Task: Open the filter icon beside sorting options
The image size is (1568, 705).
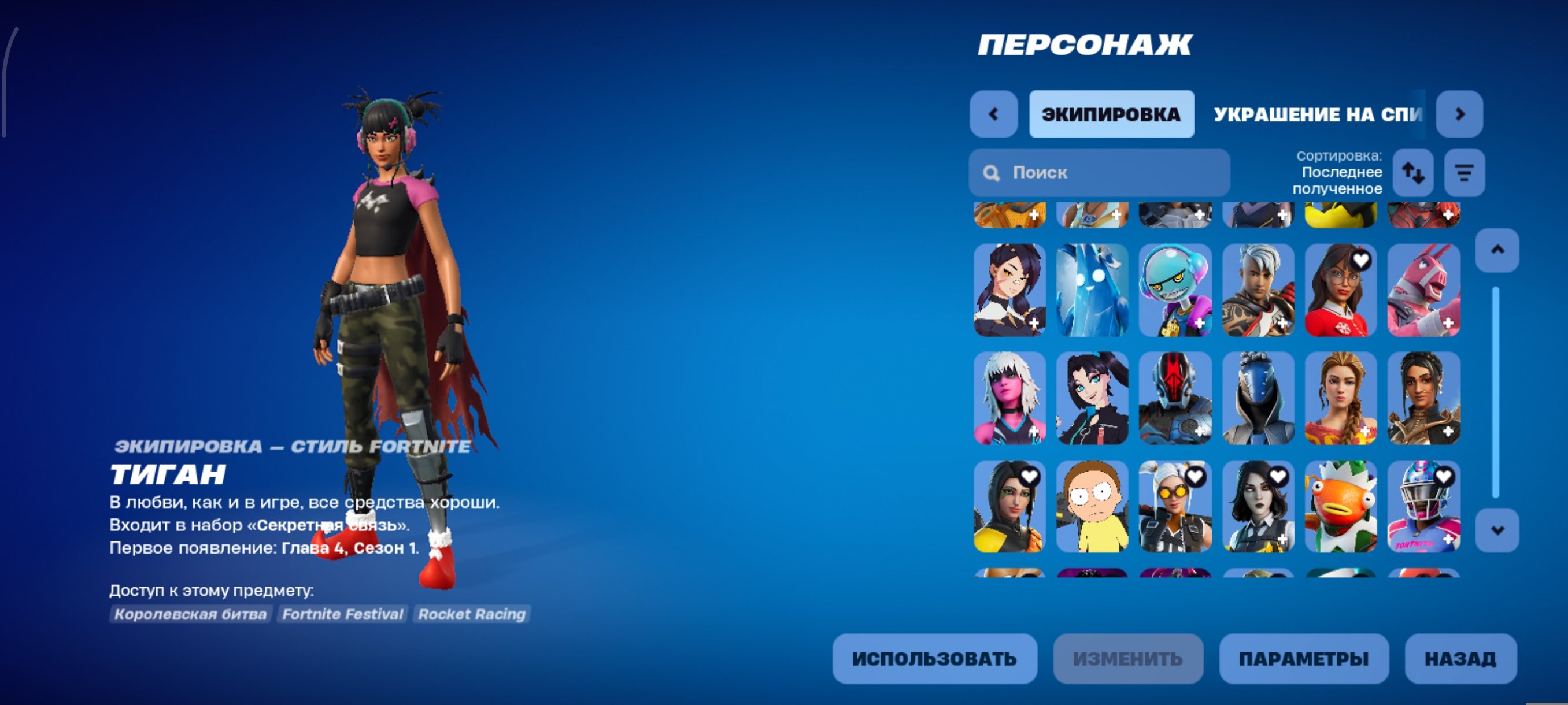Action: [1465, 173]
